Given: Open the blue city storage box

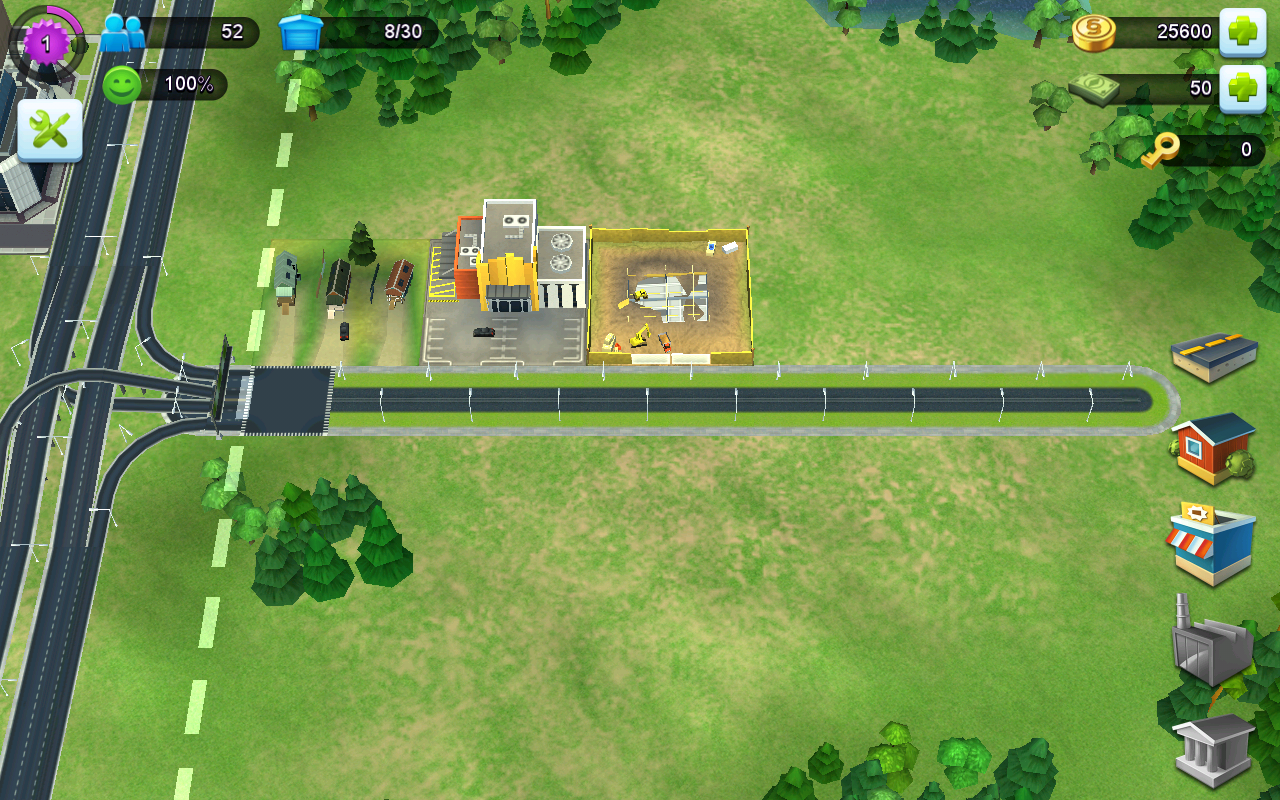Looking at the screenshot, I should click(x=301, y=32).
